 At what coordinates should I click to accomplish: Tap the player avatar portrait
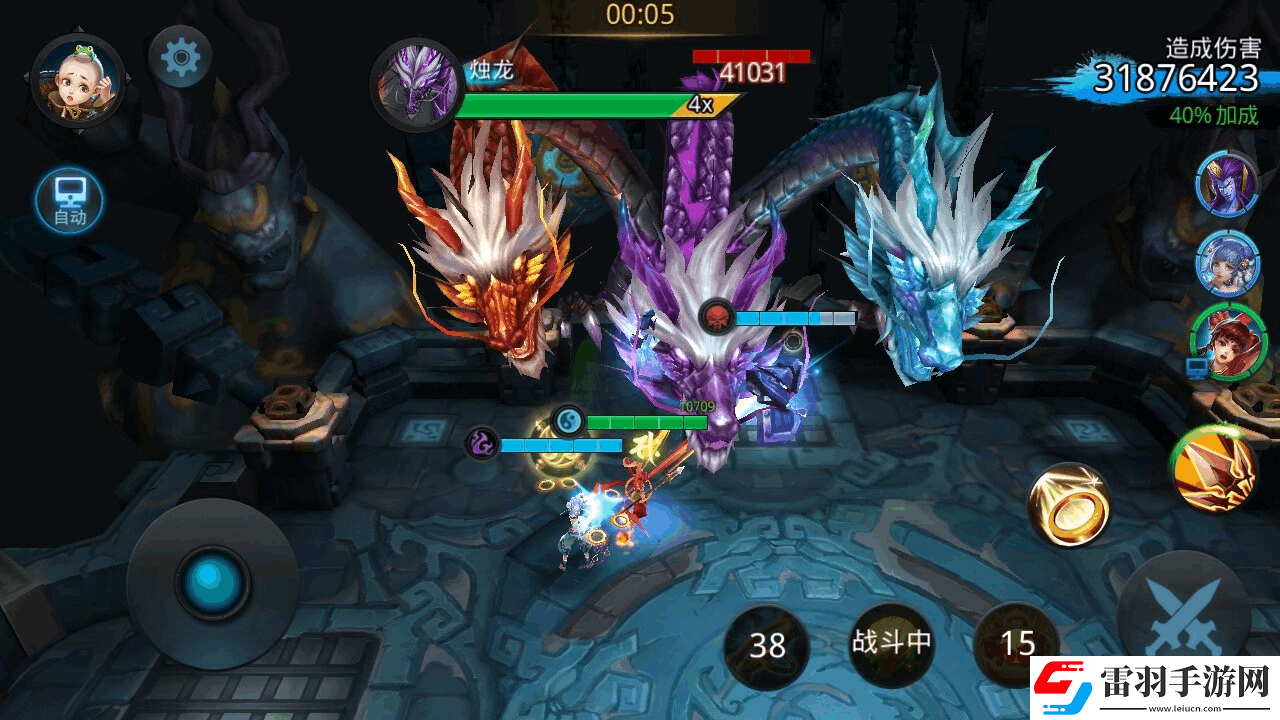click(x=77, y=79)
